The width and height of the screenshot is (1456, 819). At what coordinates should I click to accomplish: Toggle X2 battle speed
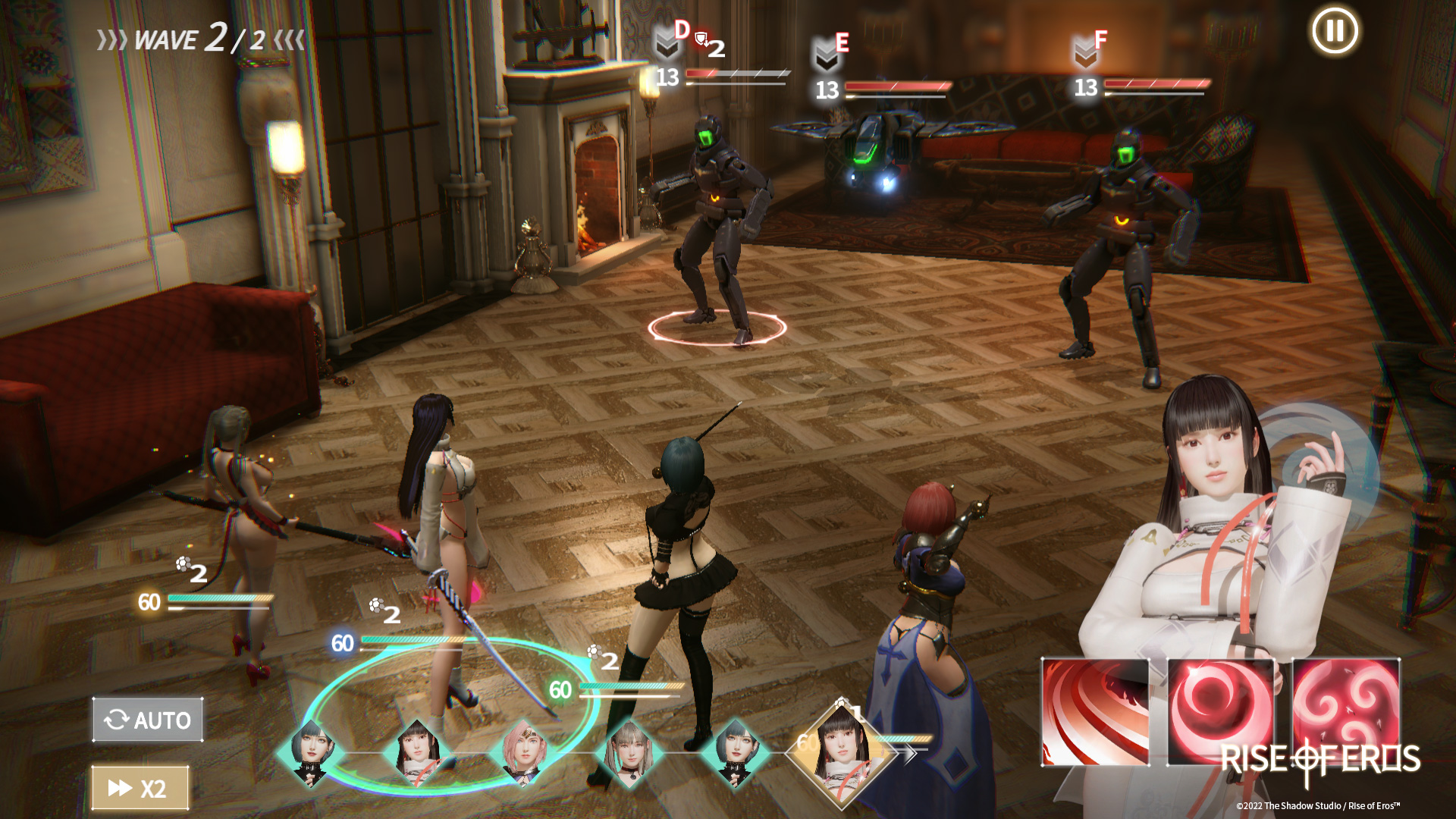click(x=140, y=787)
